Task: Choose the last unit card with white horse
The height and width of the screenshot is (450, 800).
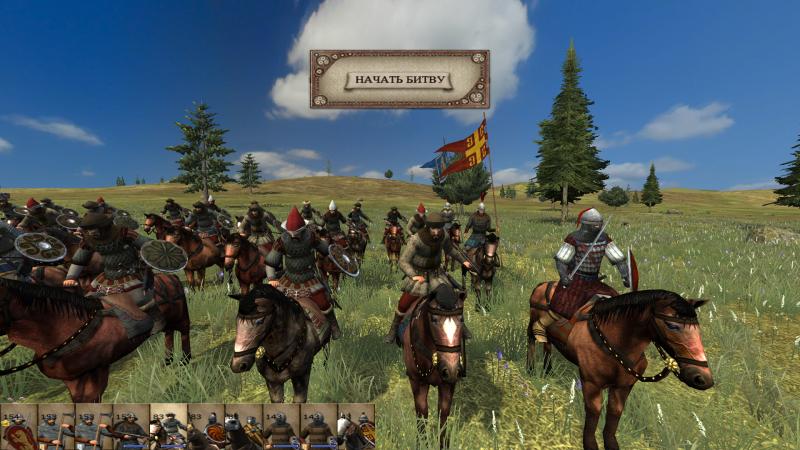Action: pyautogui.click(x=356, y=428)
